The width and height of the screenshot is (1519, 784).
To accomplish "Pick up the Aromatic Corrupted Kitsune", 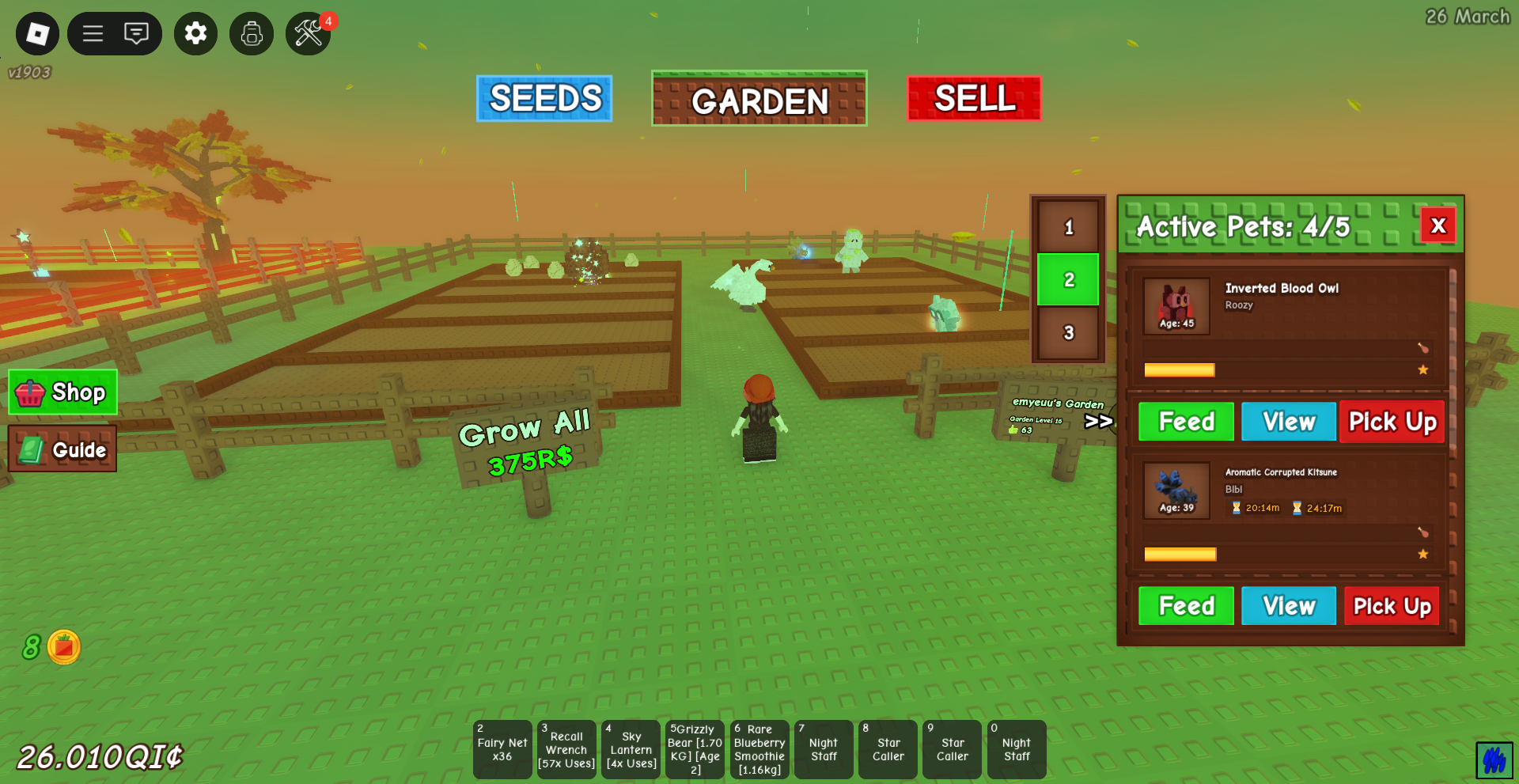I will (1392, 606).
